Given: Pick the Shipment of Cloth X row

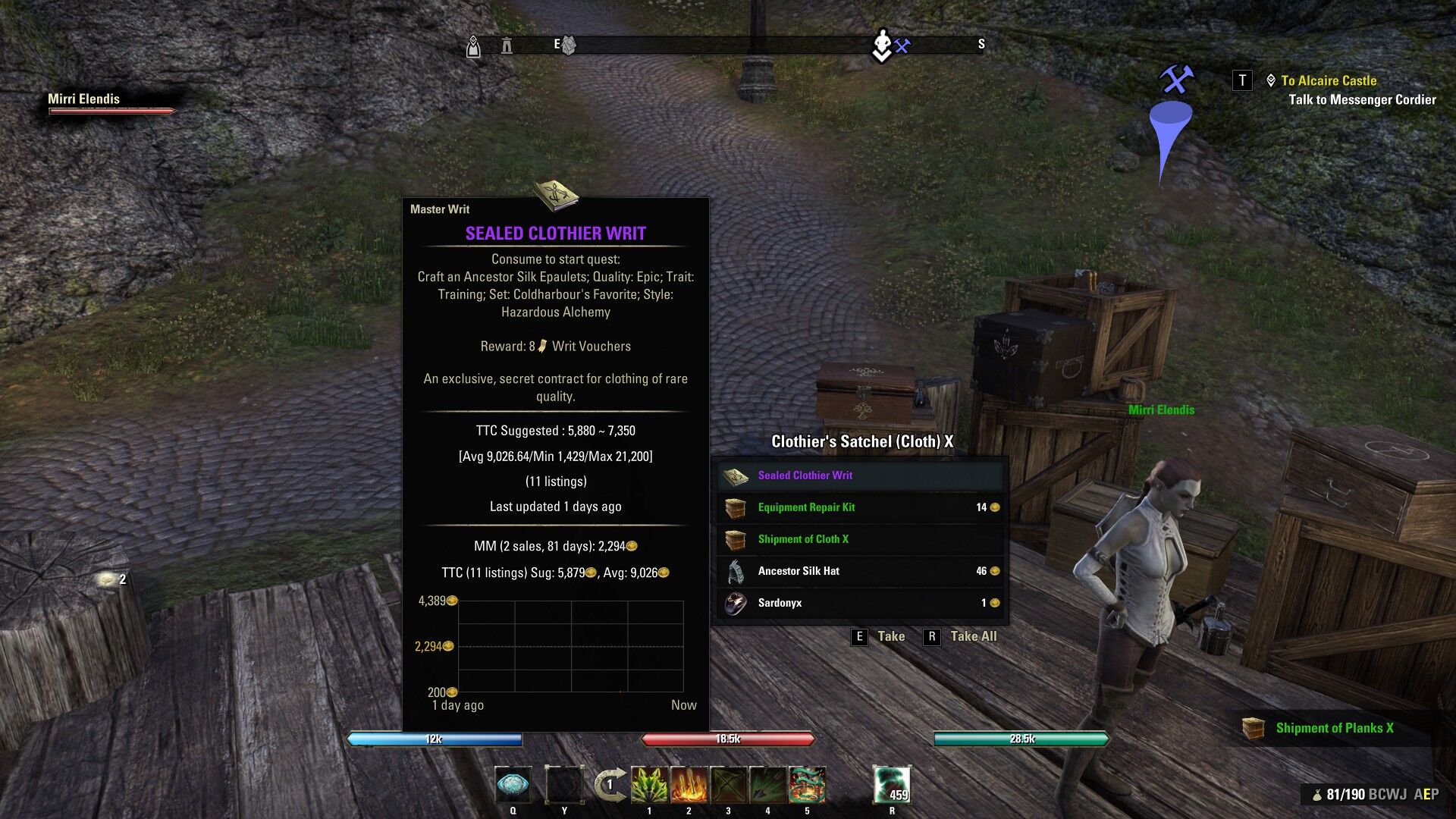Looking at the screenshot, I should (x=860, y=539).
